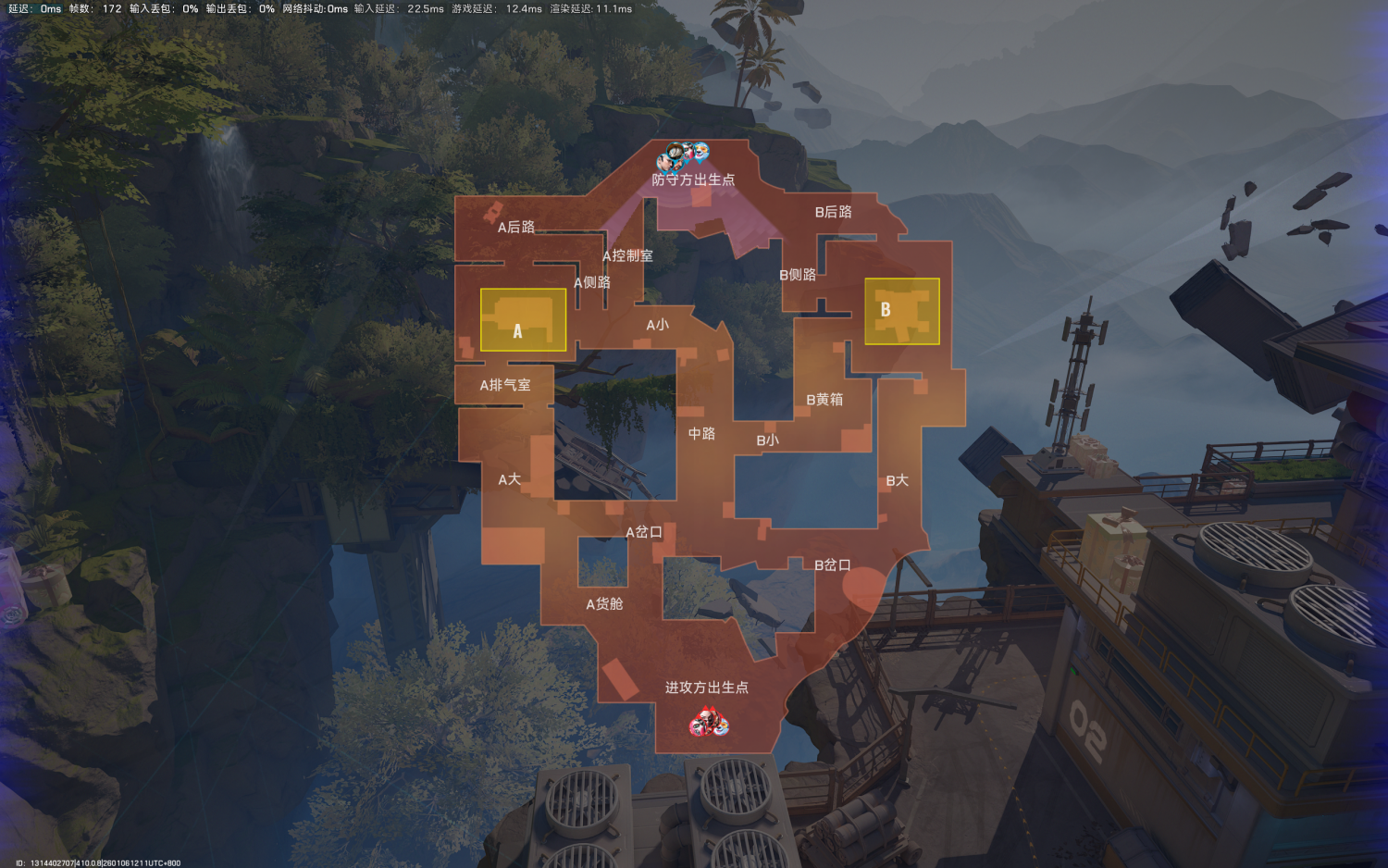
Task: Click the yellow A bombsite marker
Action: coord(522,321)
